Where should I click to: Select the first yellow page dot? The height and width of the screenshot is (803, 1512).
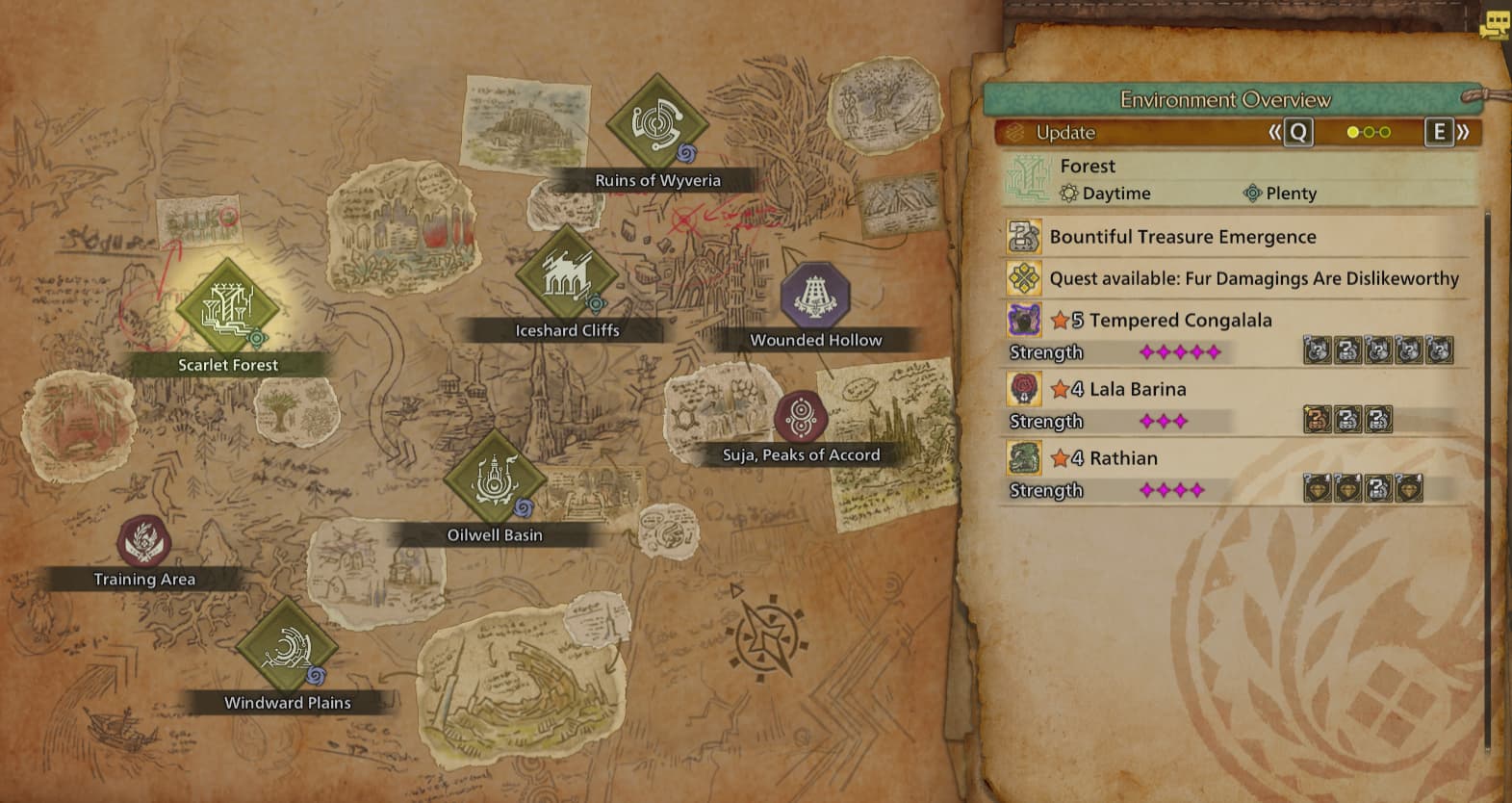[1350, 133]
